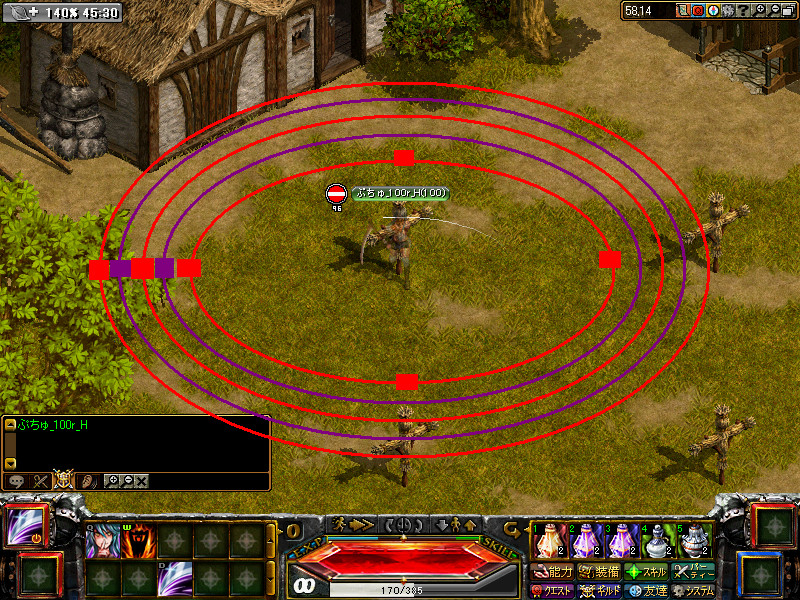The image size is (800, 600).
Task: Select the D purple slash skill slot
Action: click(x=174, y=578)
